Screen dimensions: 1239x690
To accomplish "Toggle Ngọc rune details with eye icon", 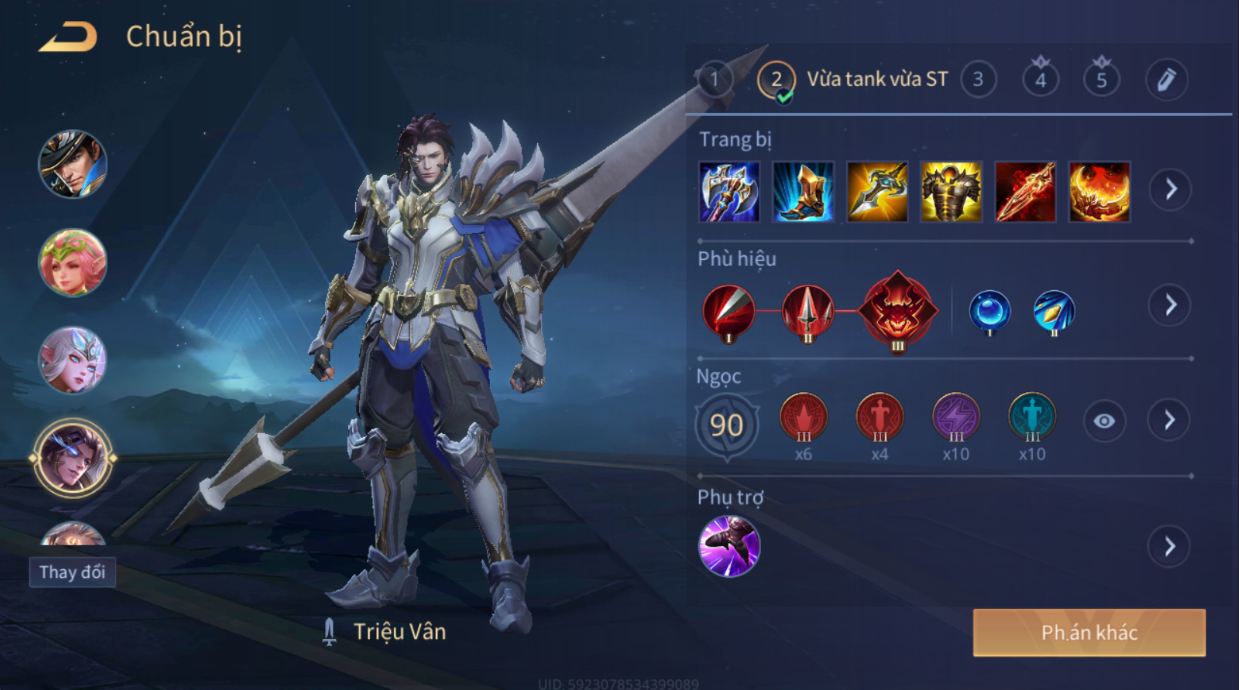I will [1104, 421].
